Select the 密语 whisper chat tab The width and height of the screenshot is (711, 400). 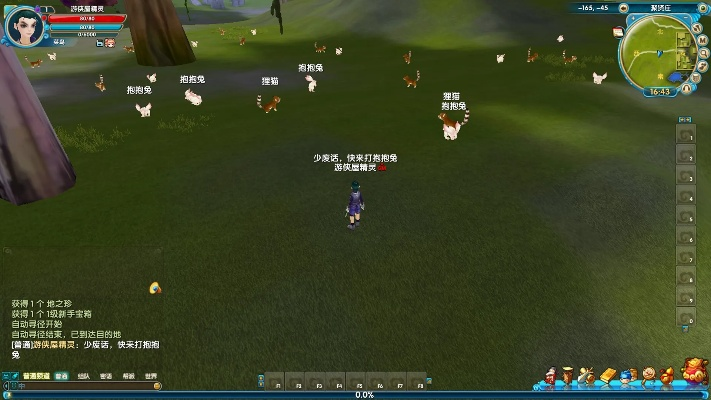pyautogui.click(x=106, y=377)
